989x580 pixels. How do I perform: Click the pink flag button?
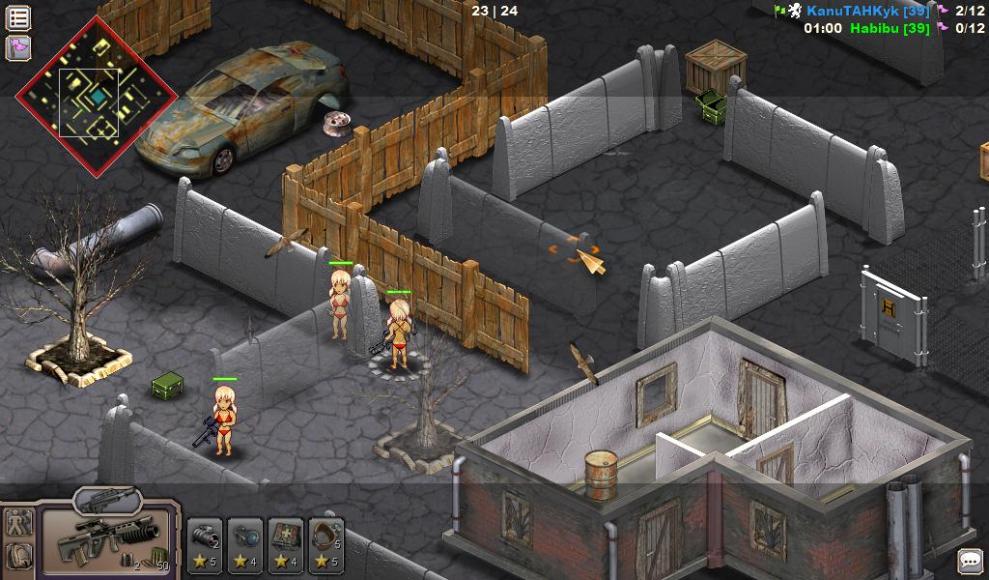coord(19,47)
